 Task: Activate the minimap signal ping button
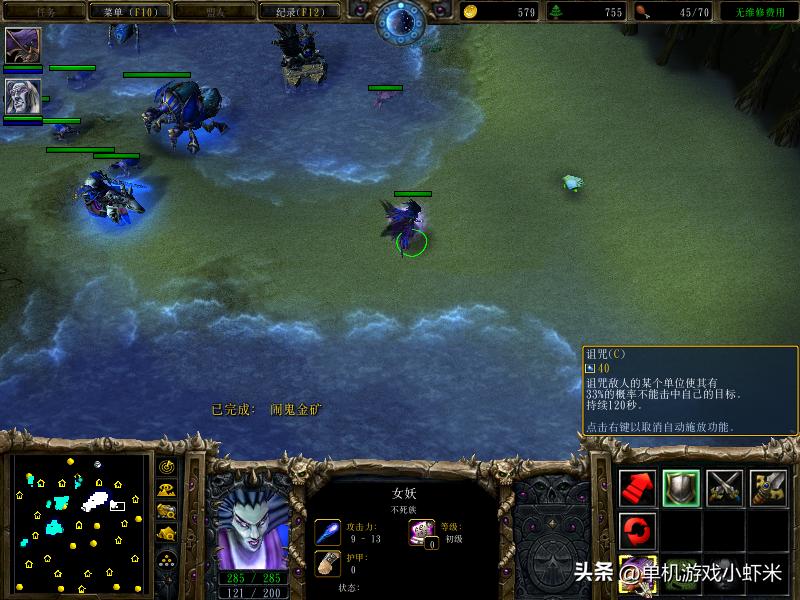[x=166, y=467]
